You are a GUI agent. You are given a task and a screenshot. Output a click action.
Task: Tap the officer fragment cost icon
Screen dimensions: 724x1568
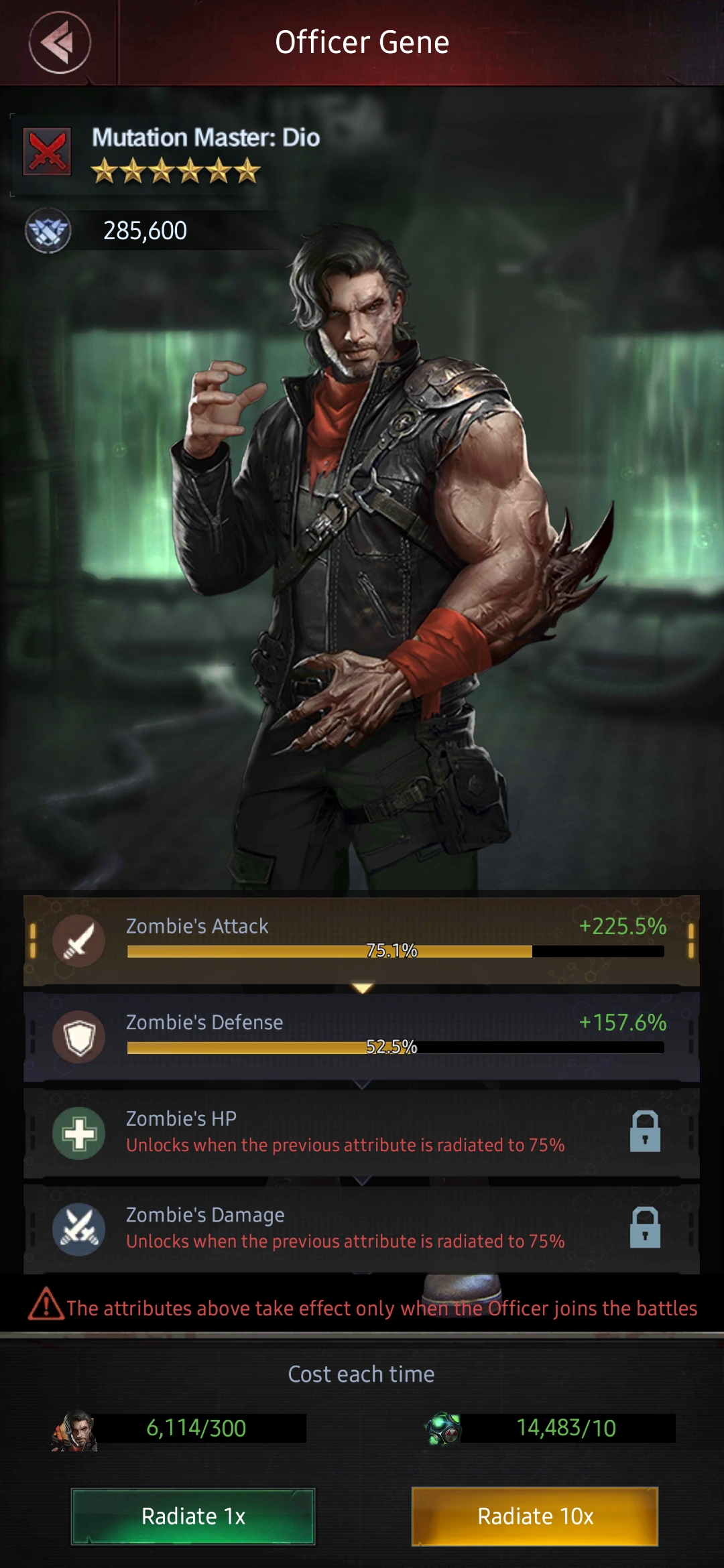coord(74,1430)
